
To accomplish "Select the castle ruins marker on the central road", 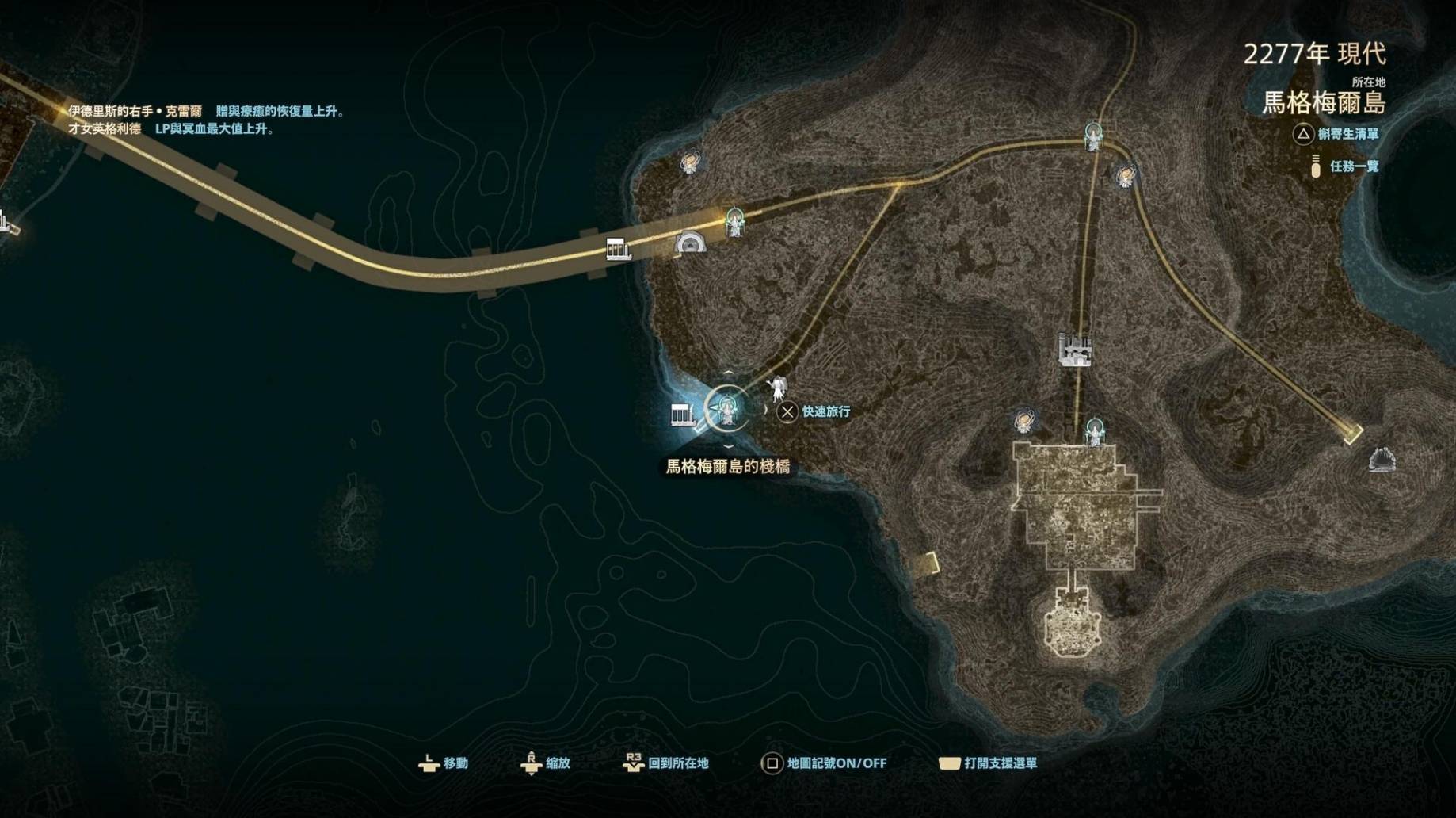I will coord(1075,349).
